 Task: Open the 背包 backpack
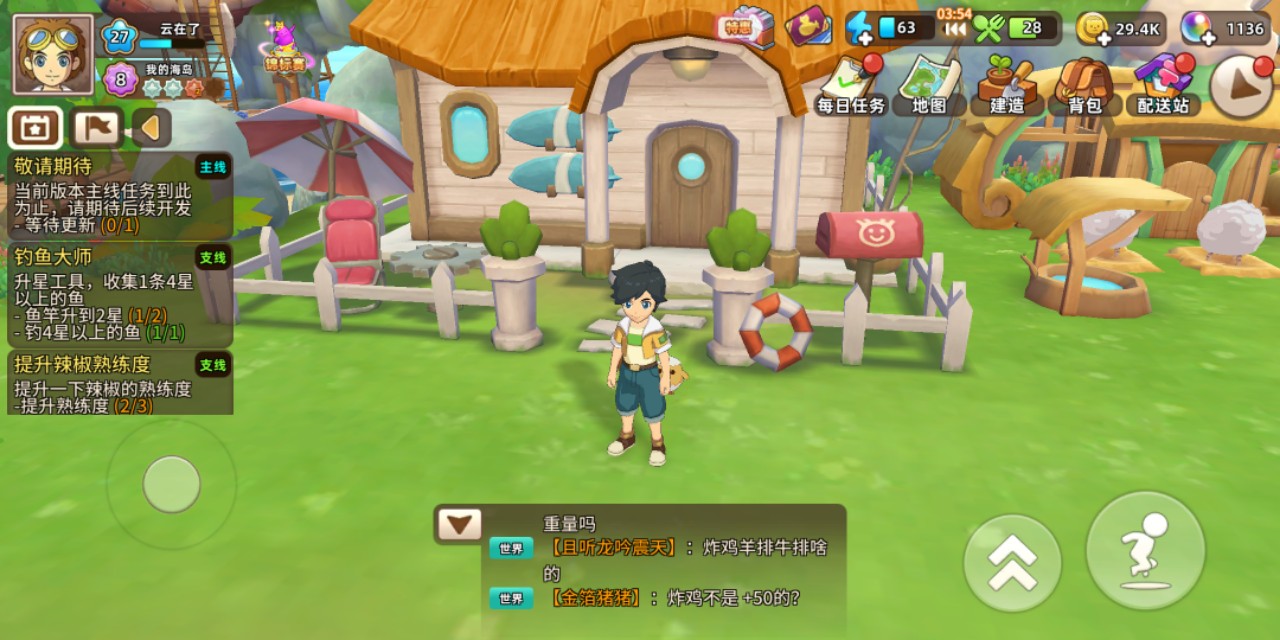click(x=1084, y=86)
